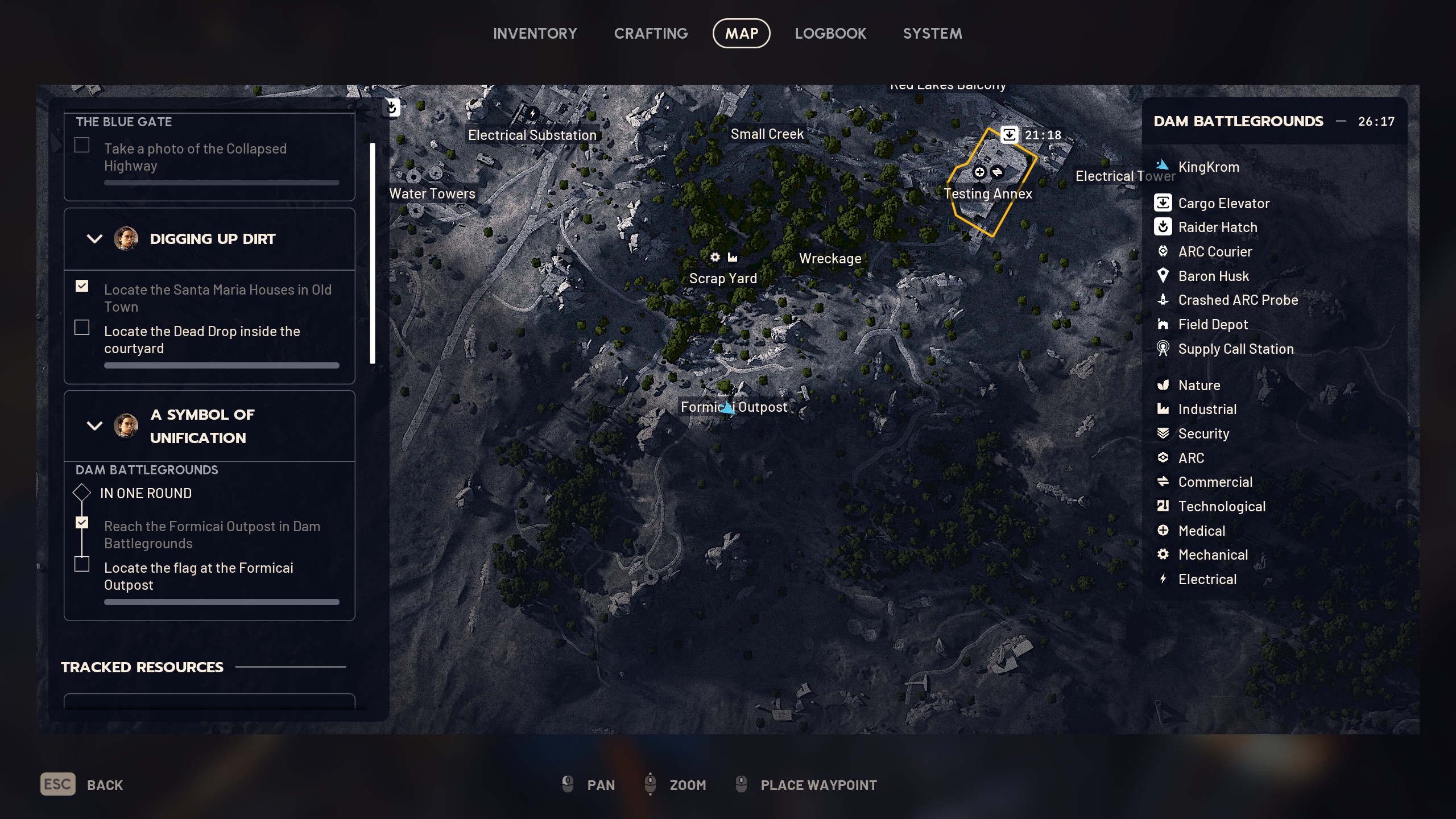Image resolution: width=1456 pixels, height=819 pixels.
Task: Toggle the Cargo Elevator legend entry
Action: 1223,203
